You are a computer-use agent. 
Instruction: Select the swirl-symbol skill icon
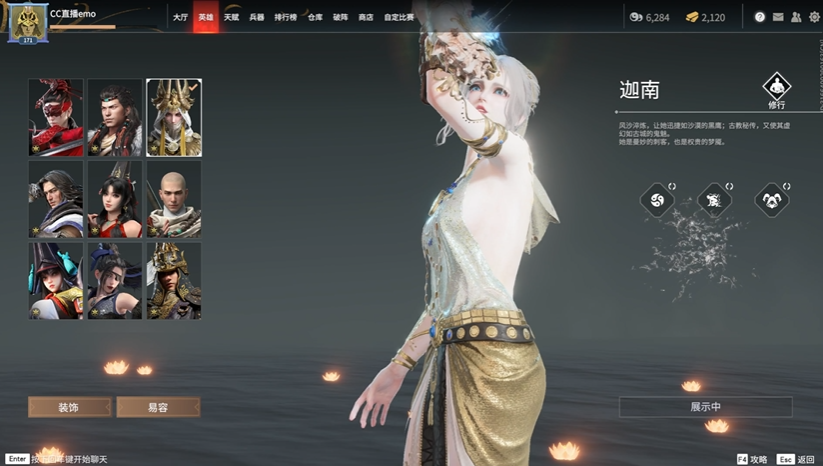pos(657,200)
